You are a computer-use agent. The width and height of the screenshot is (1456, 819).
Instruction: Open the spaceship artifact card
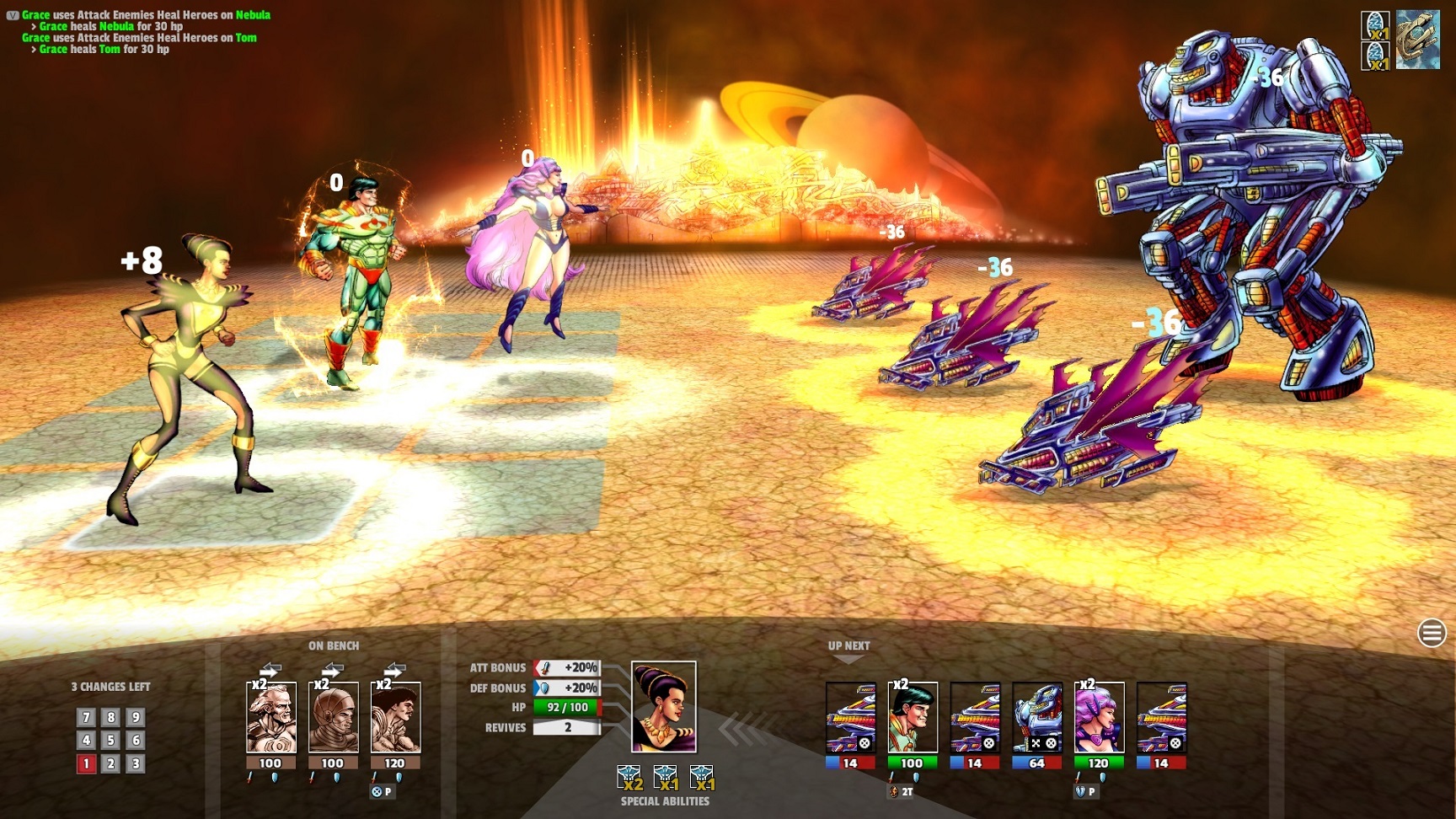pyautogui.click(x=1418, y=40)
